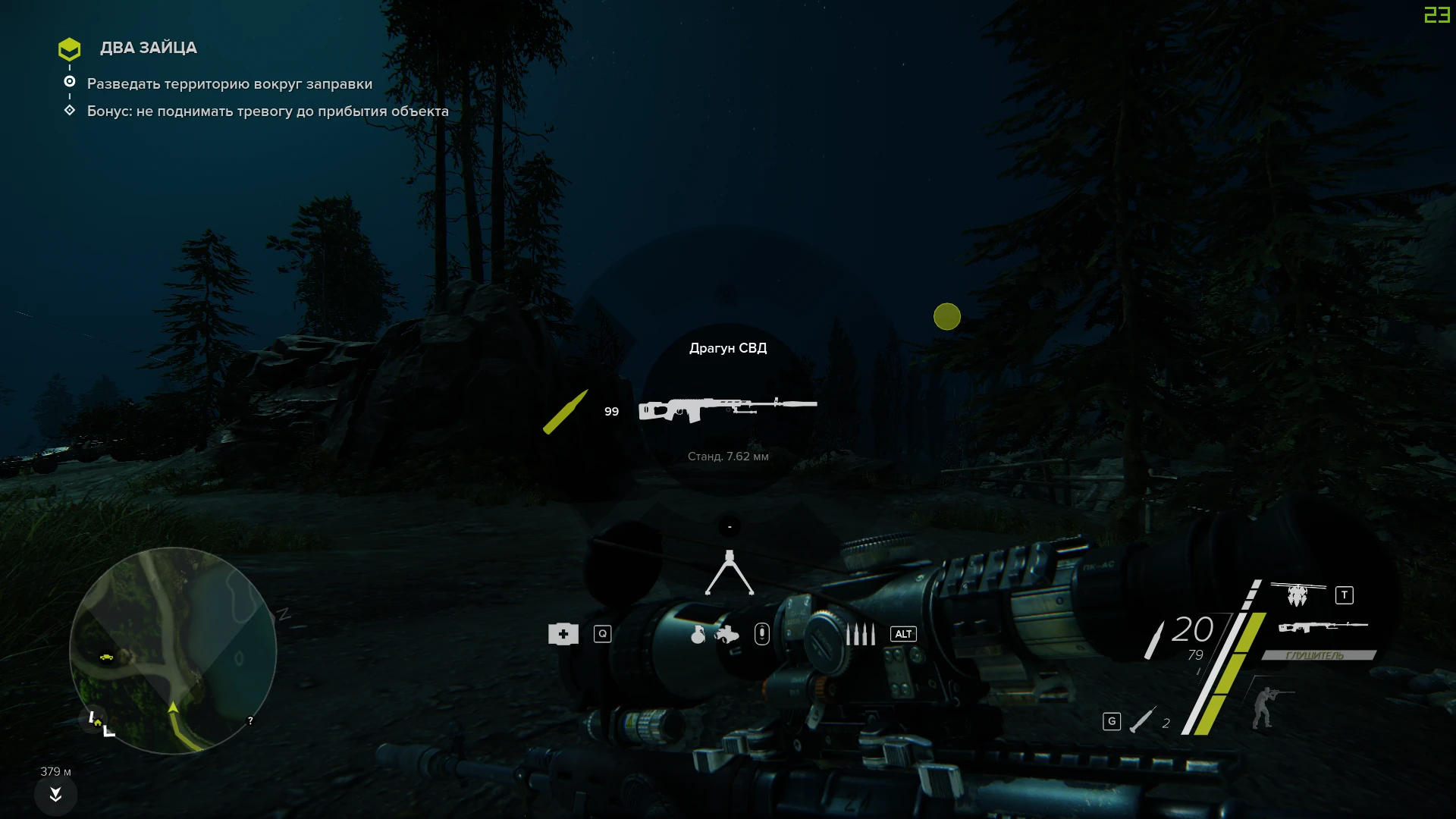Viewport: 1456px width, 819px height.
Task: Click the grenade icon in the item bar
Action: [698, 635]
